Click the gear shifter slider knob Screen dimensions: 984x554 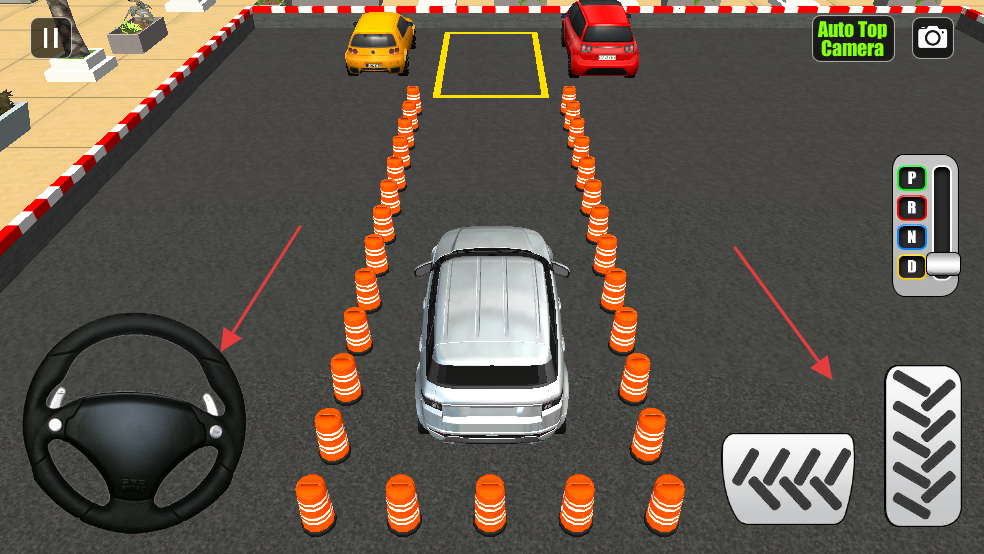tap(943, 265)
